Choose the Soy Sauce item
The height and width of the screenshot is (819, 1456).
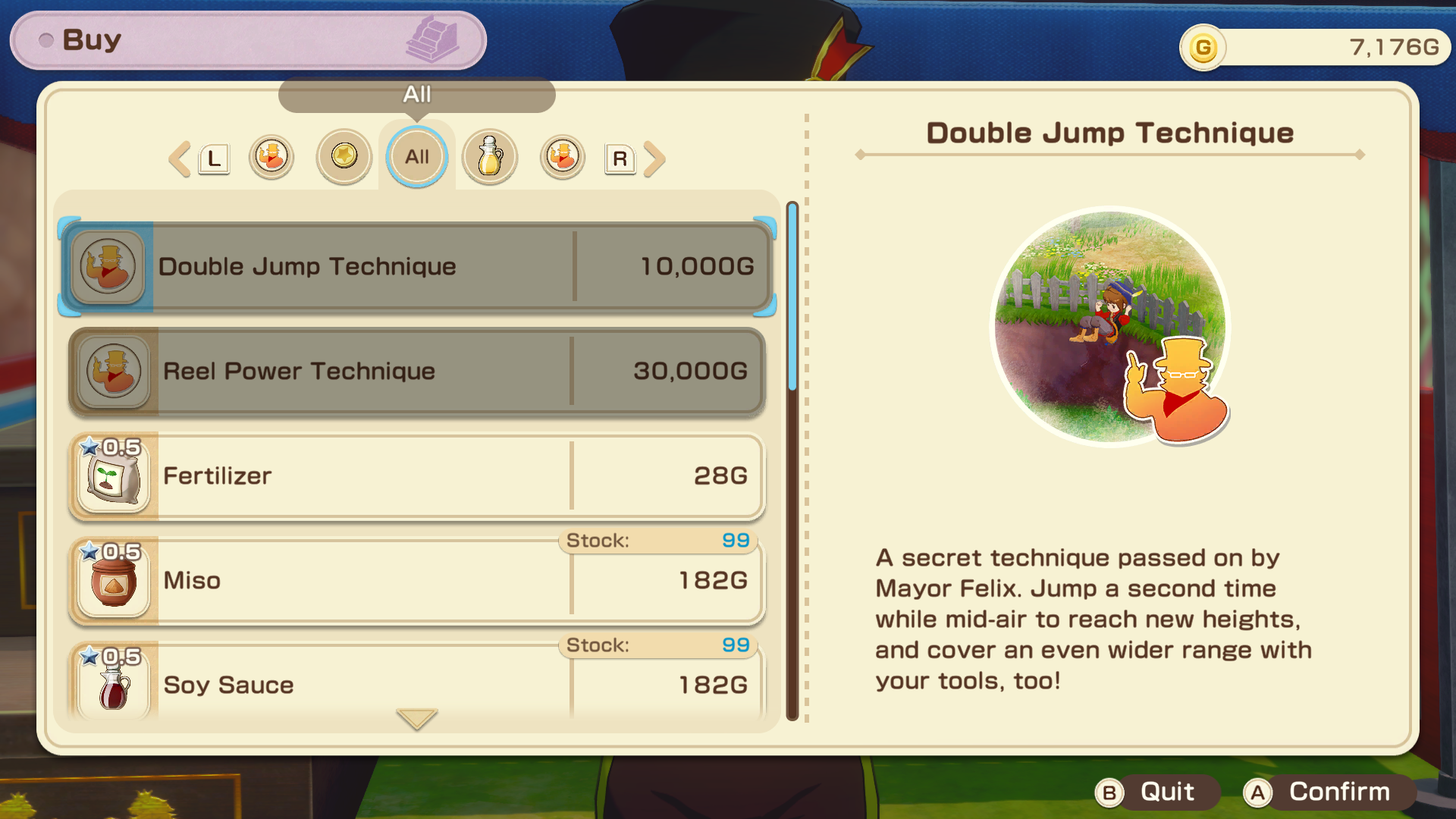417,682
